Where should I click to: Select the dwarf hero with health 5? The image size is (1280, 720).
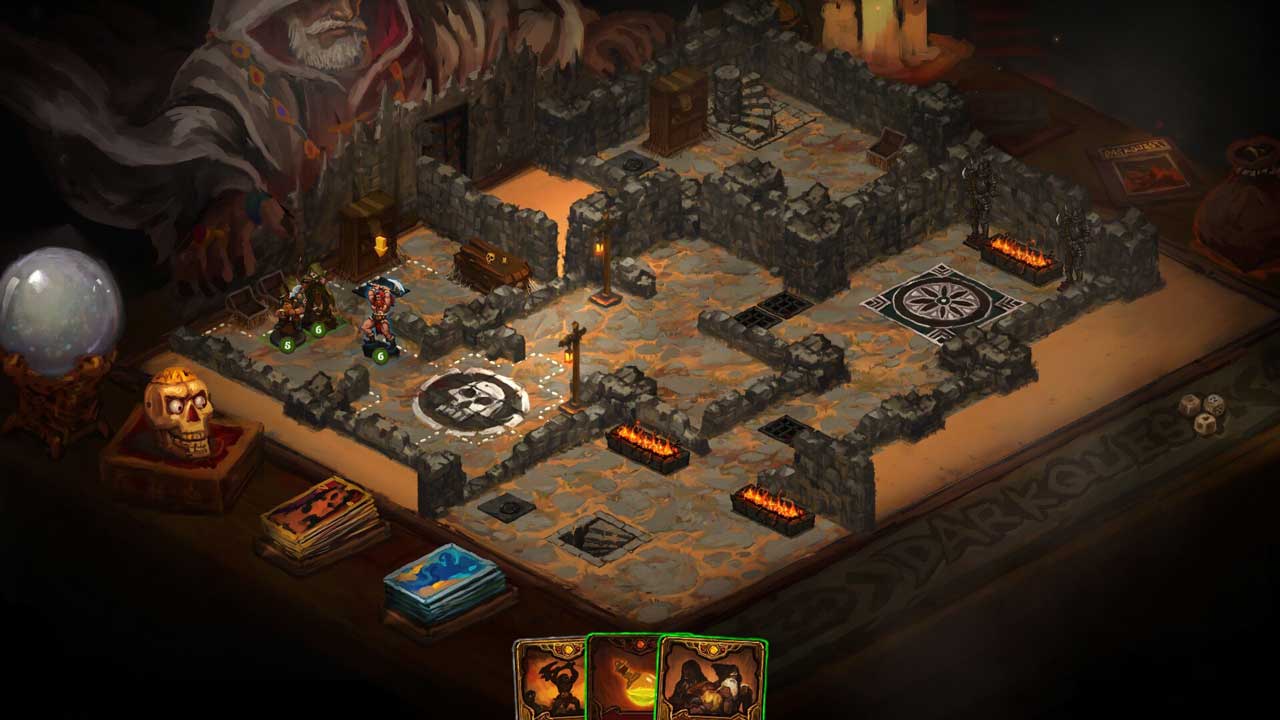click(x=290, y=312)
